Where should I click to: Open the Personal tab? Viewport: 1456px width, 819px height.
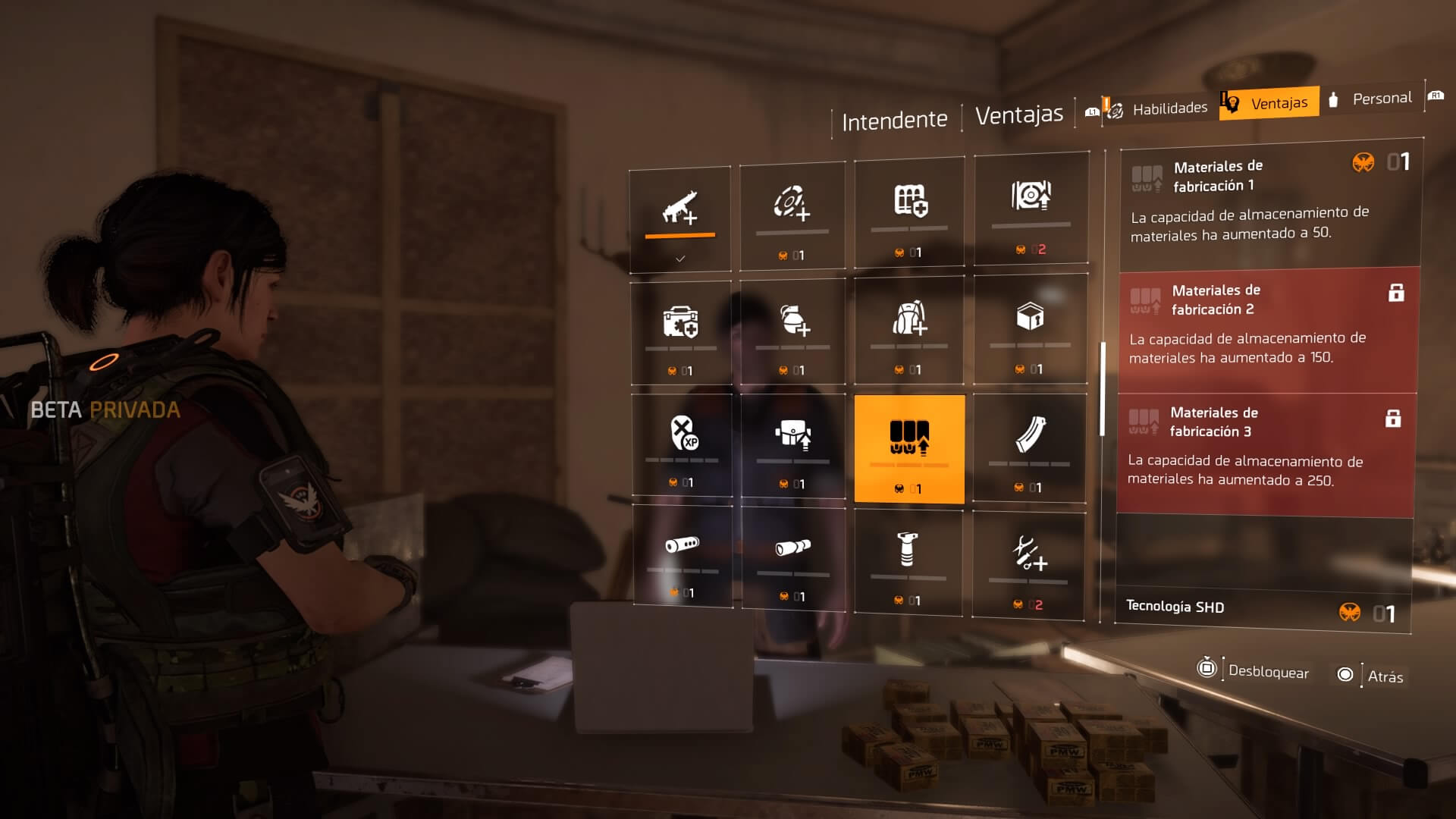coord(1373,99)
